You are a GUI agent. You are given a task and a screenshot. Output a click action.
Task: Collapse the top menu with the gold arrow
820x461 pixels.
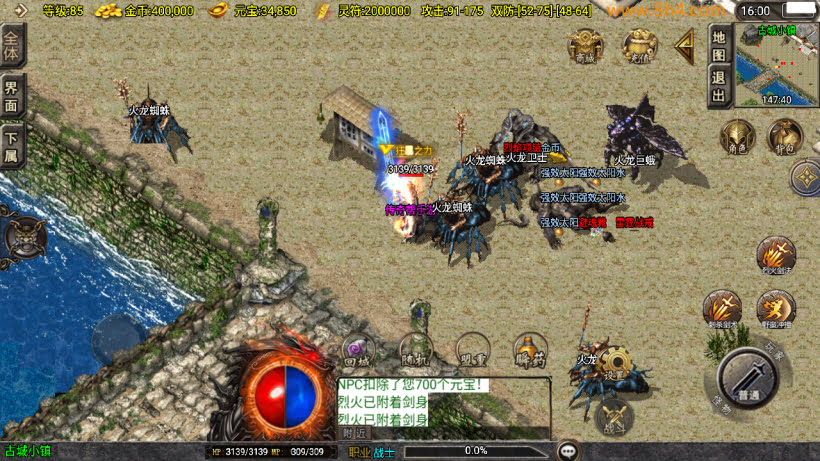[x=685, y=44]
